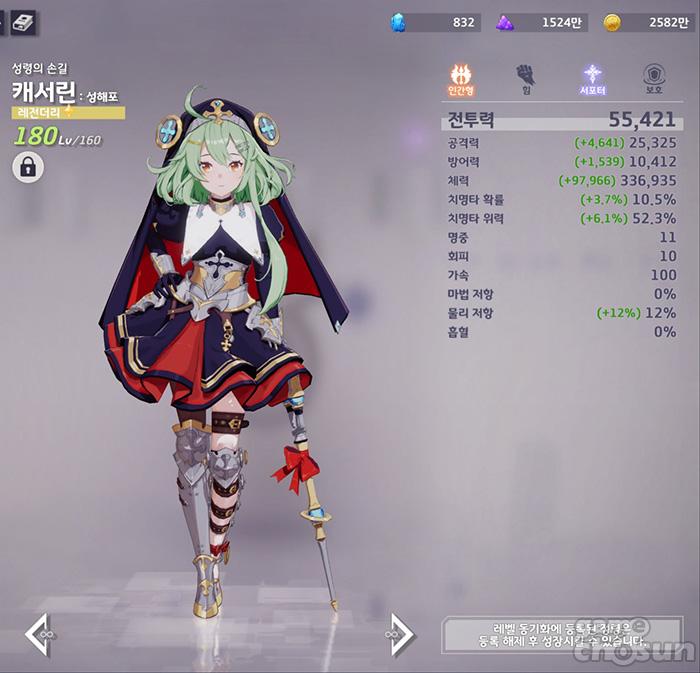
Task: Show the previous character with the left arrow
Action: tap(38, 635)
